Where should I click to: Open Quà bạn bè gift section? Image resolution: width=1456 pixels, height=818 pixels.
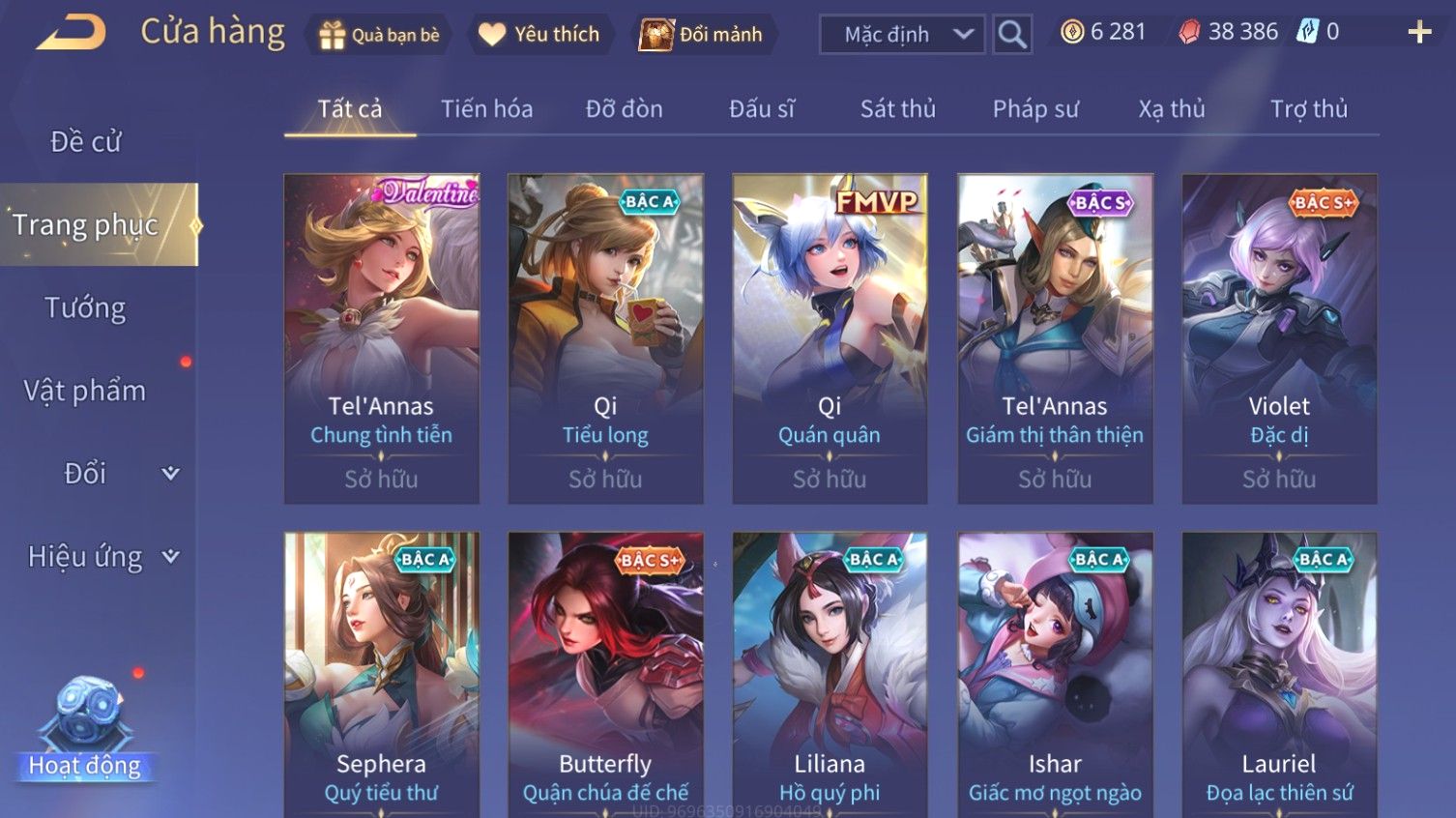(379, 35)
